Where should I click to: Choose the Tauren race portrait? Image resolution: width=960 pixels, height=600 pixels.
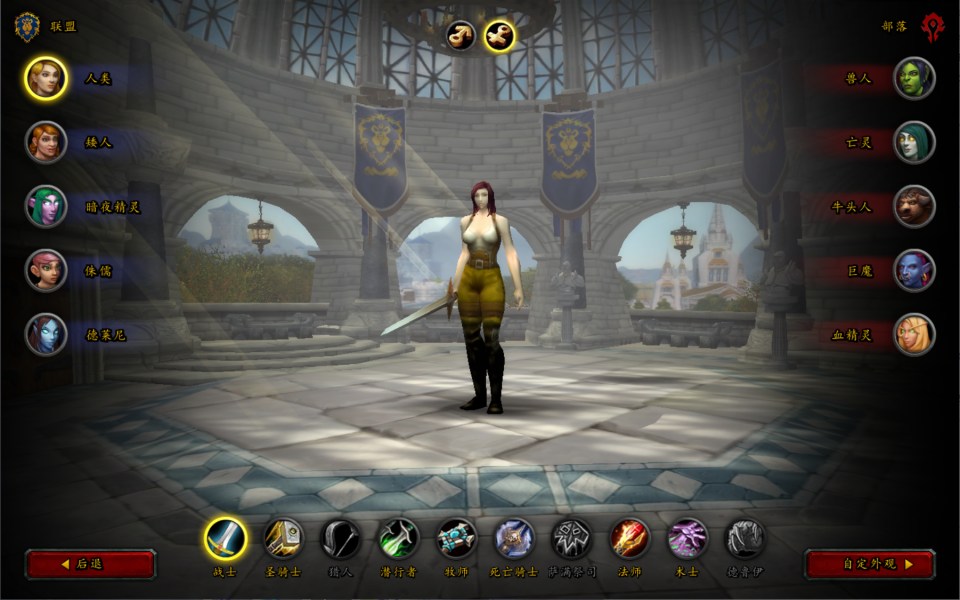point(914,206)
